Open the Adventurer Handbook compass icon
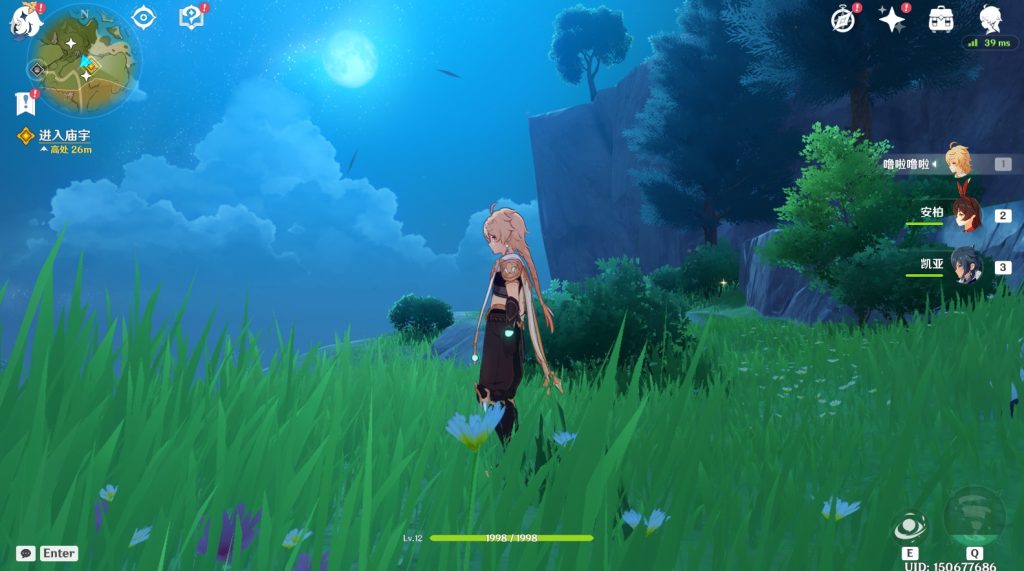Image resolution: width=1024 pixels, height=571 pixels. pos(844,19)
